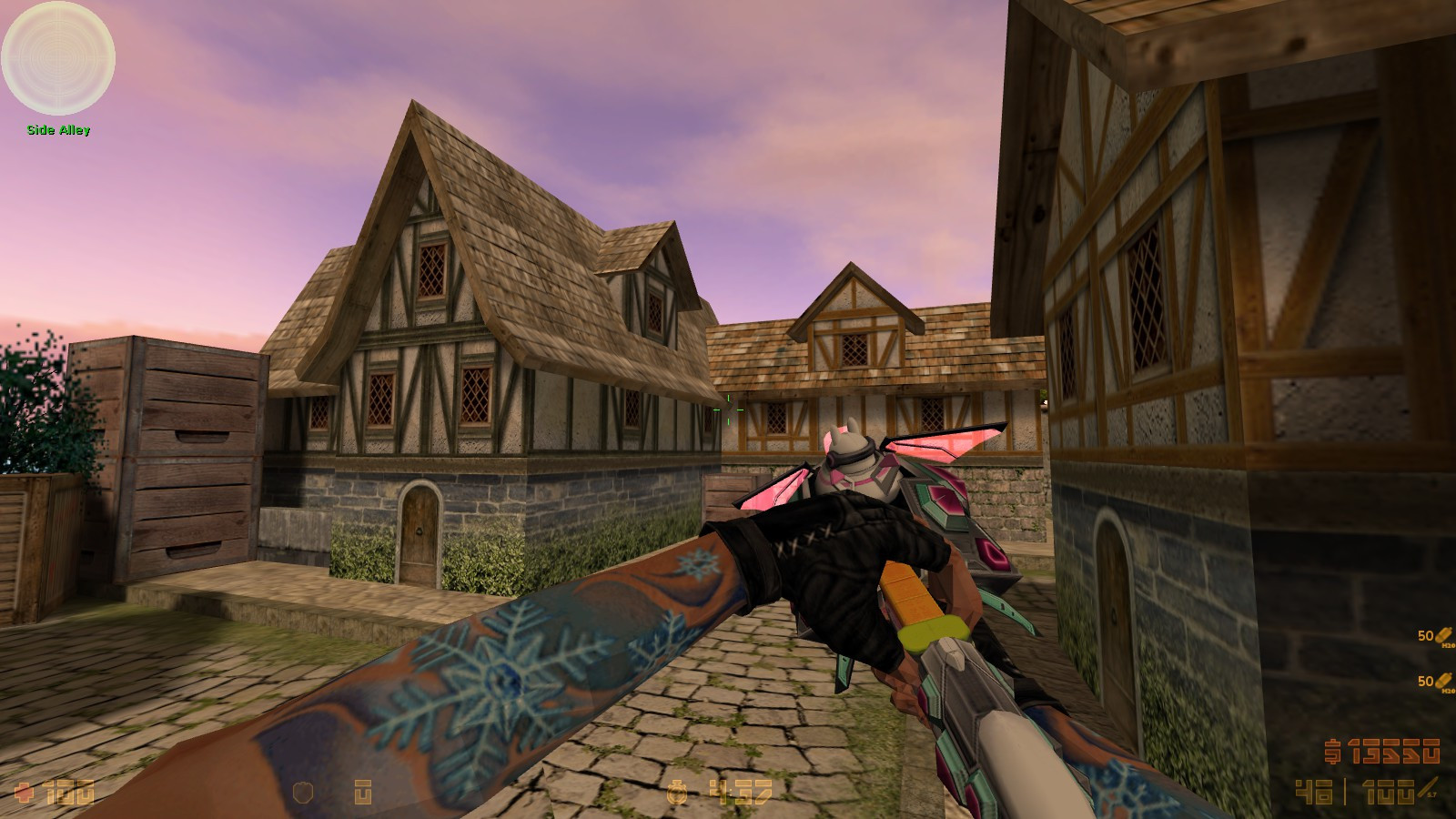This screenshot has height=819, width=1456.
Task: Click the Side Alley location label
Action: 57,130
